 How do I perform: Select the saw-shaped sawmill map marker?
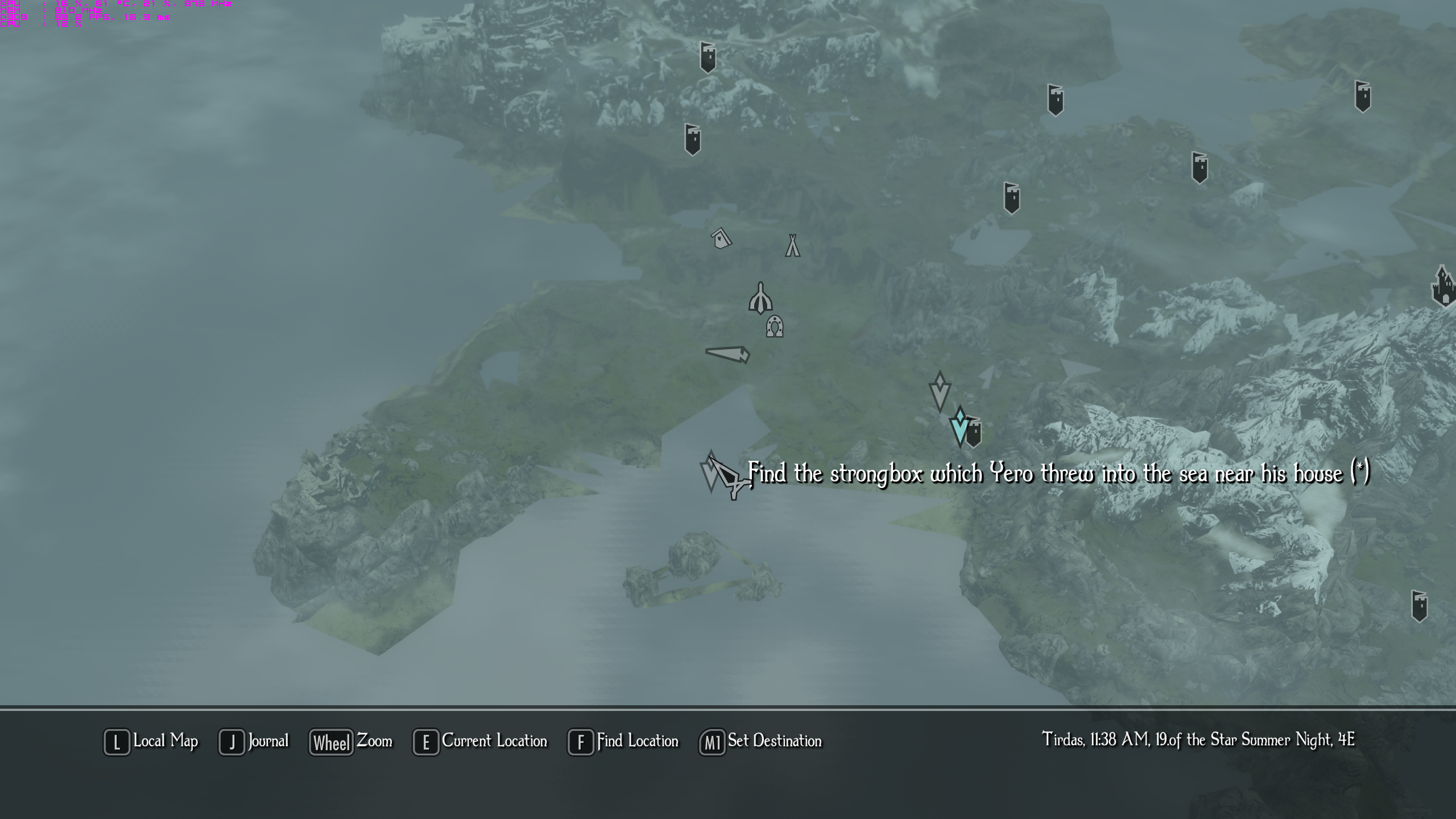[x=728, y=354]
